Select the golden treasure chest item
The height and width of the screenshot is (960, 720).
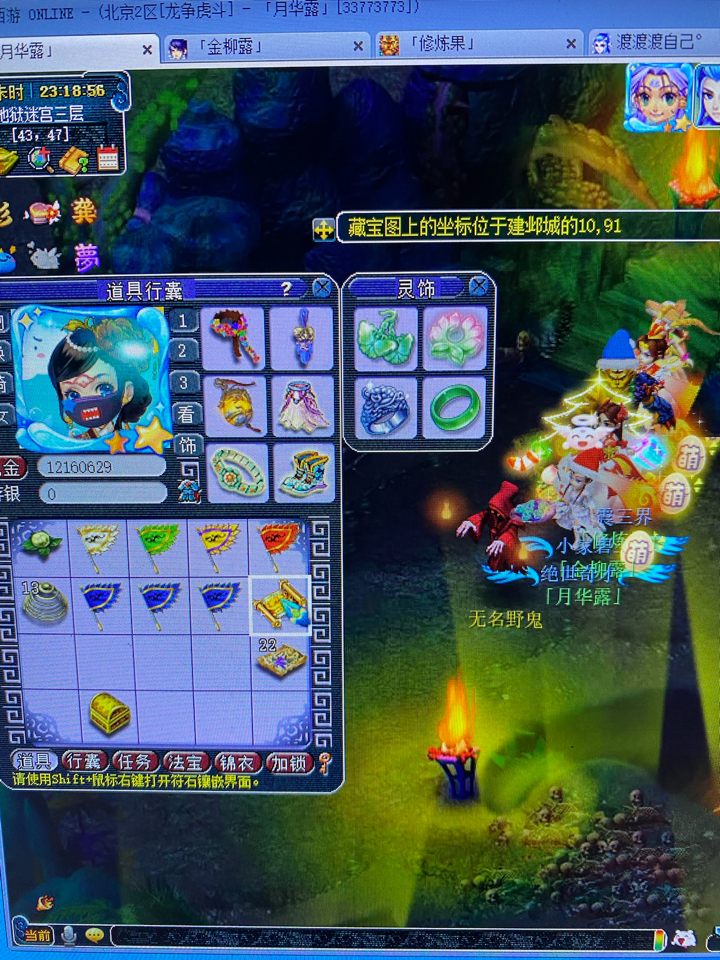pos(110,712)
